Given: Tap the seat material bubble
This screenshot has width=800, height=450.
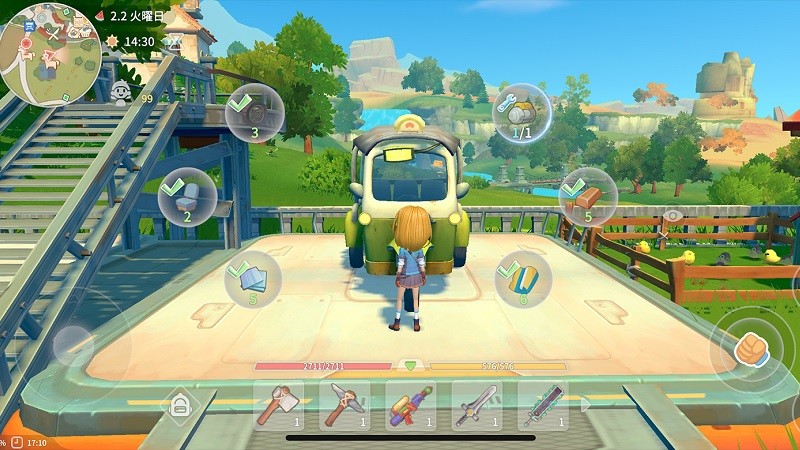Looking at the screenshot, I should (187, 197).
